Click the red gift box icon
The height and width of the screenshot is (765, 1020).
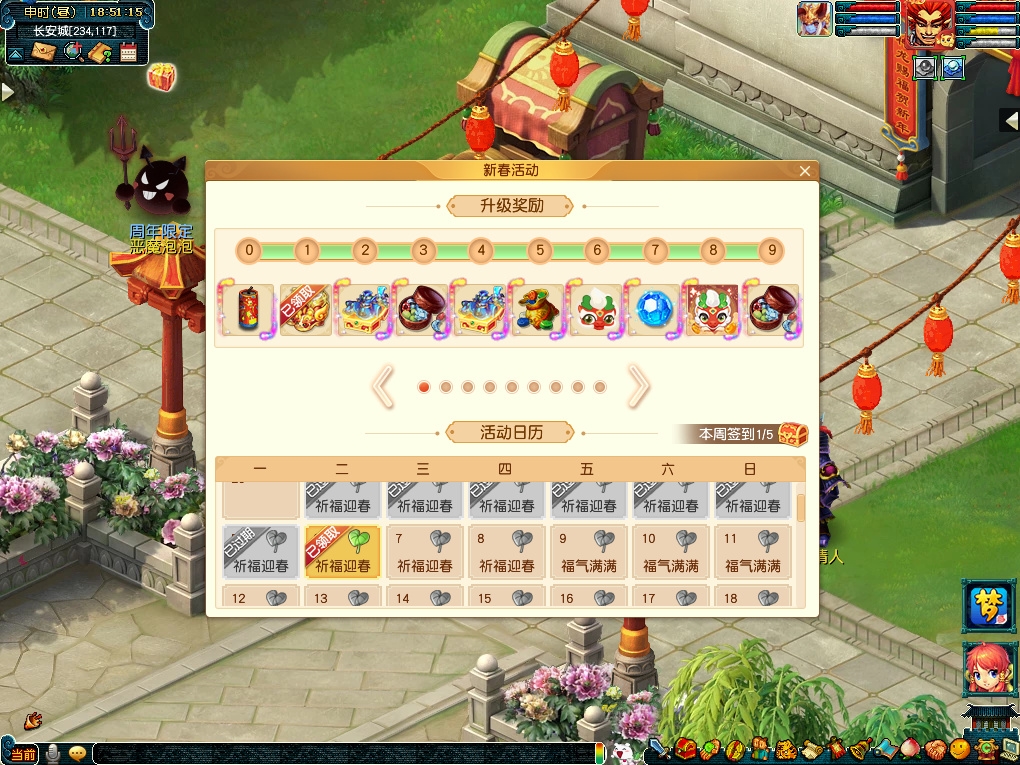pos(161,76)
